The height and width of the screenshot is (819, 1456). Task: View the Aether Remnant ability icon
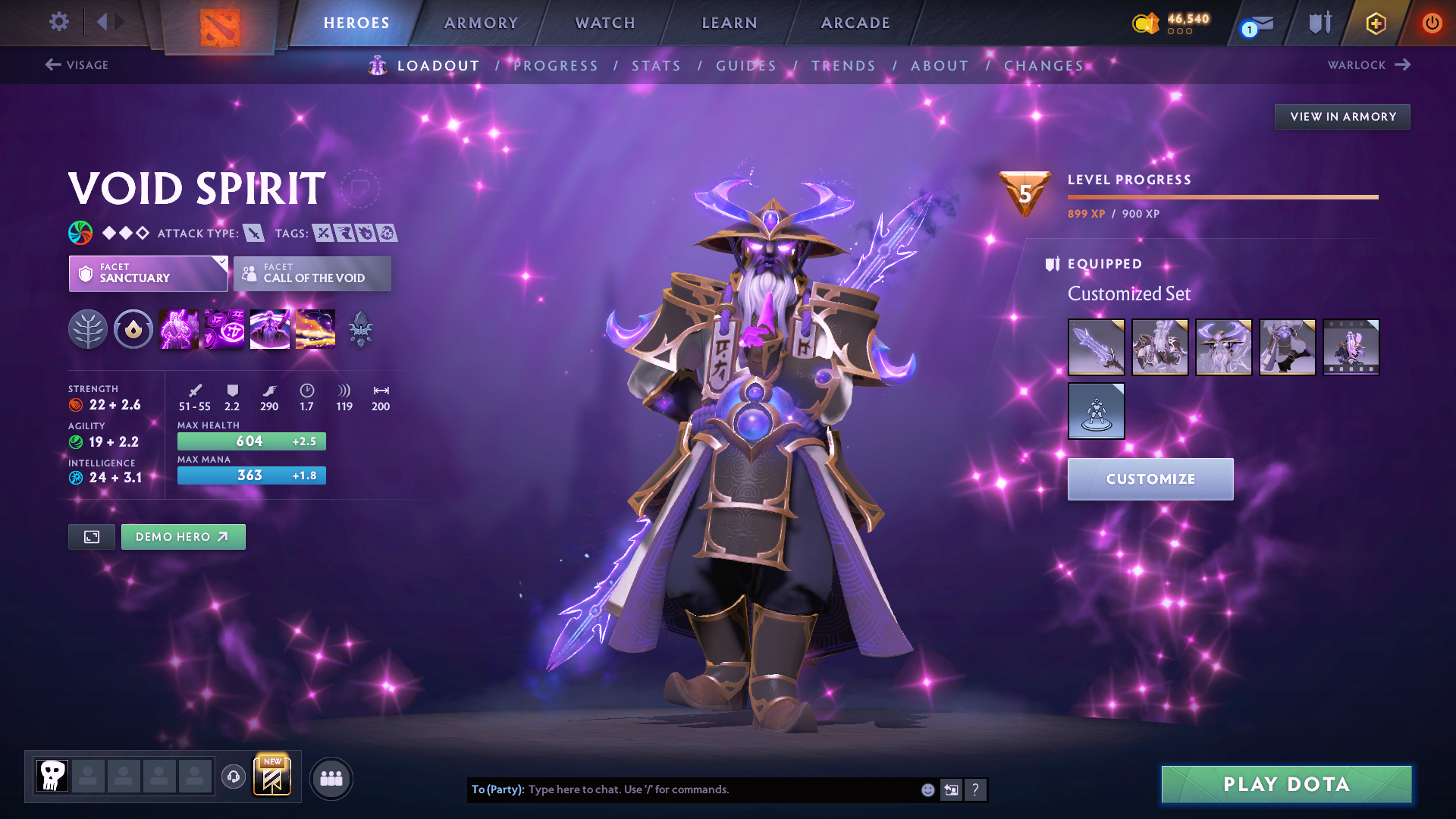[179, 329]
